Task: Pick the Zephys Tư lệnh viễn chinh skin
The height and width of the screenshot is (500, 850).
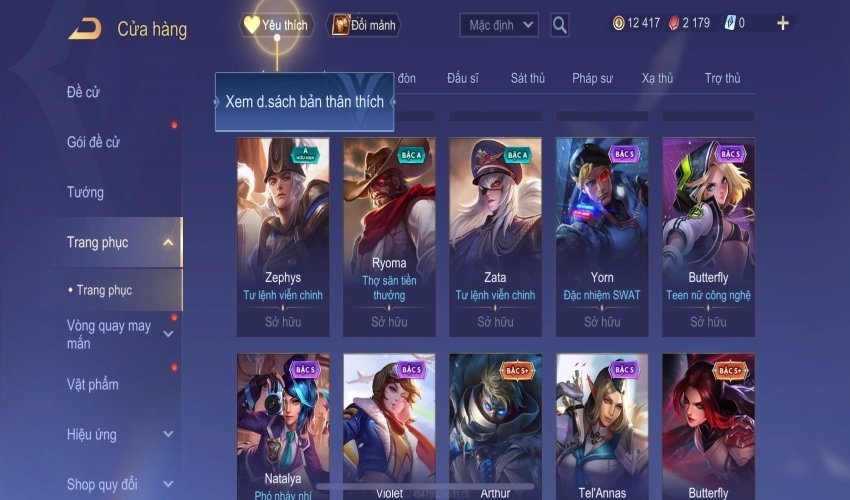Action: (x=283, y=236)
